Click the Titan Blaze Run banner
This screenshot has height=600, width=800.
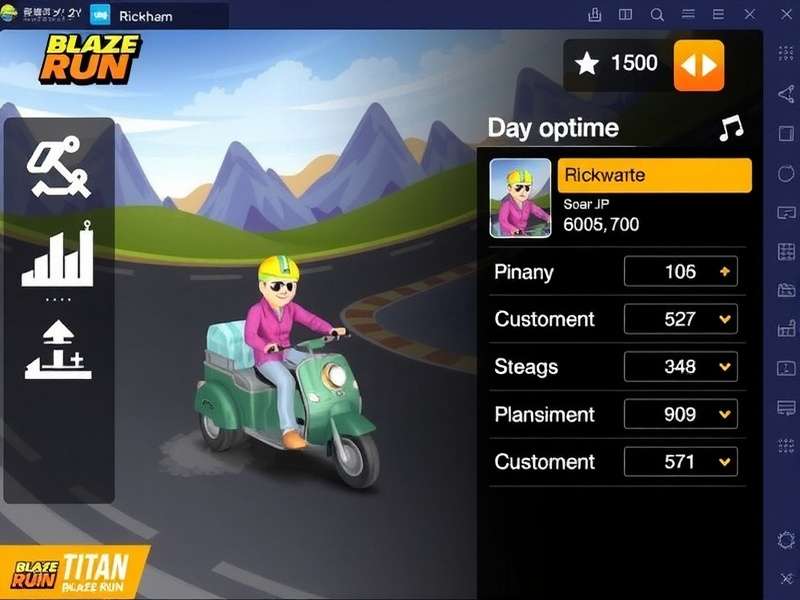75,572
